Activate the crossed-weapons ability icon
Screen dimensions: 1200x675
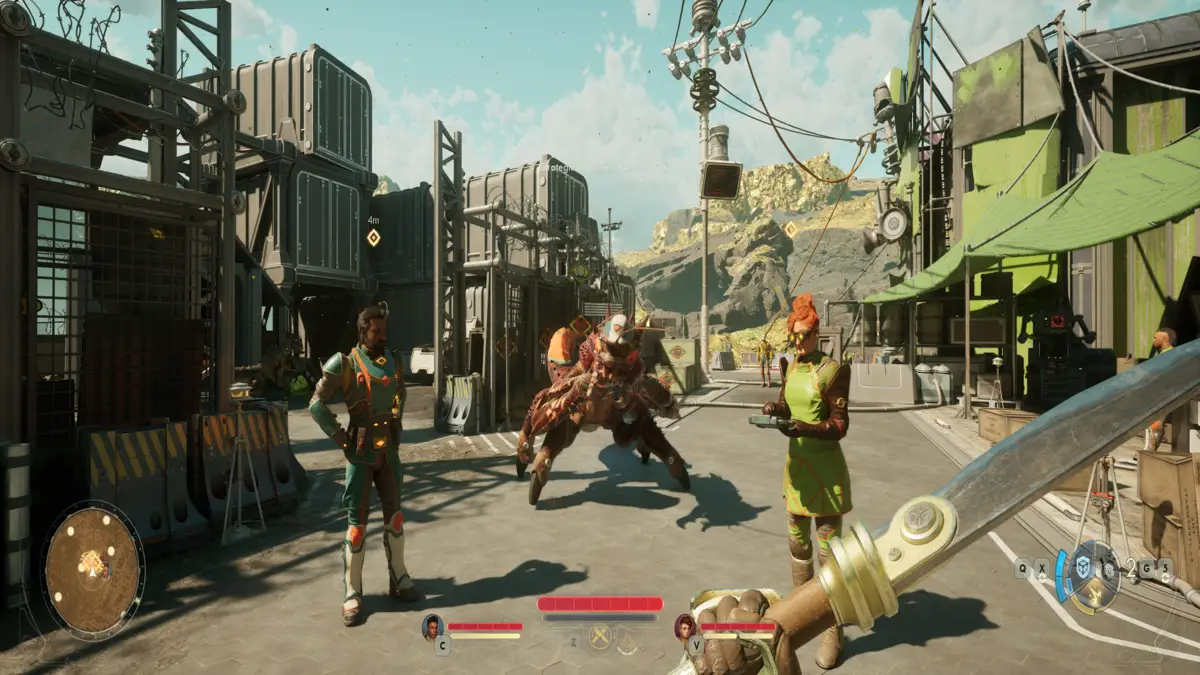point(600,636)
